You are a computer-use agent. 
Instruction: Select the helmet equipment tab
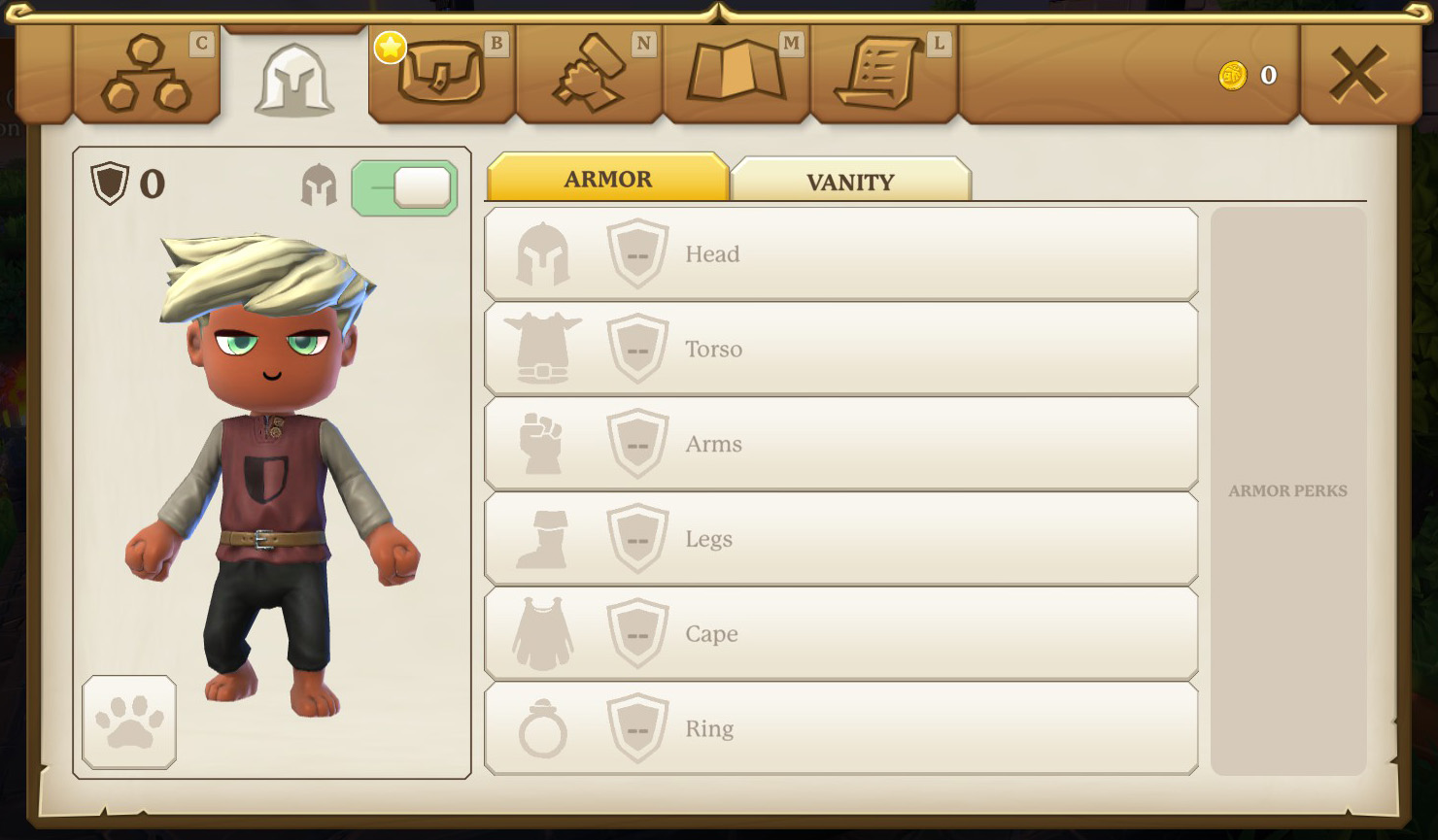(294, 80)
